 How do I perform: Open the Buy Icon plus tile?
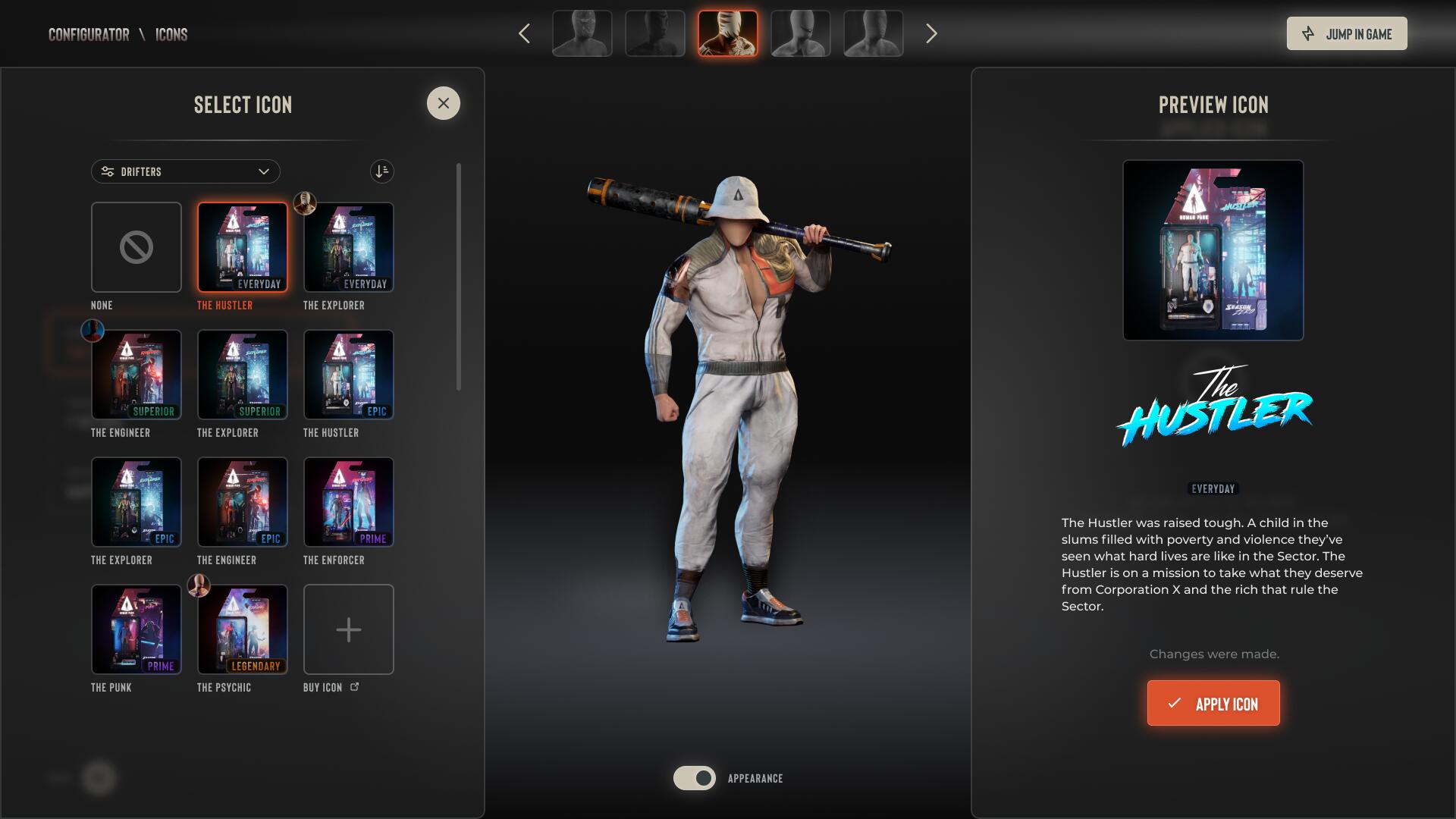348,629
